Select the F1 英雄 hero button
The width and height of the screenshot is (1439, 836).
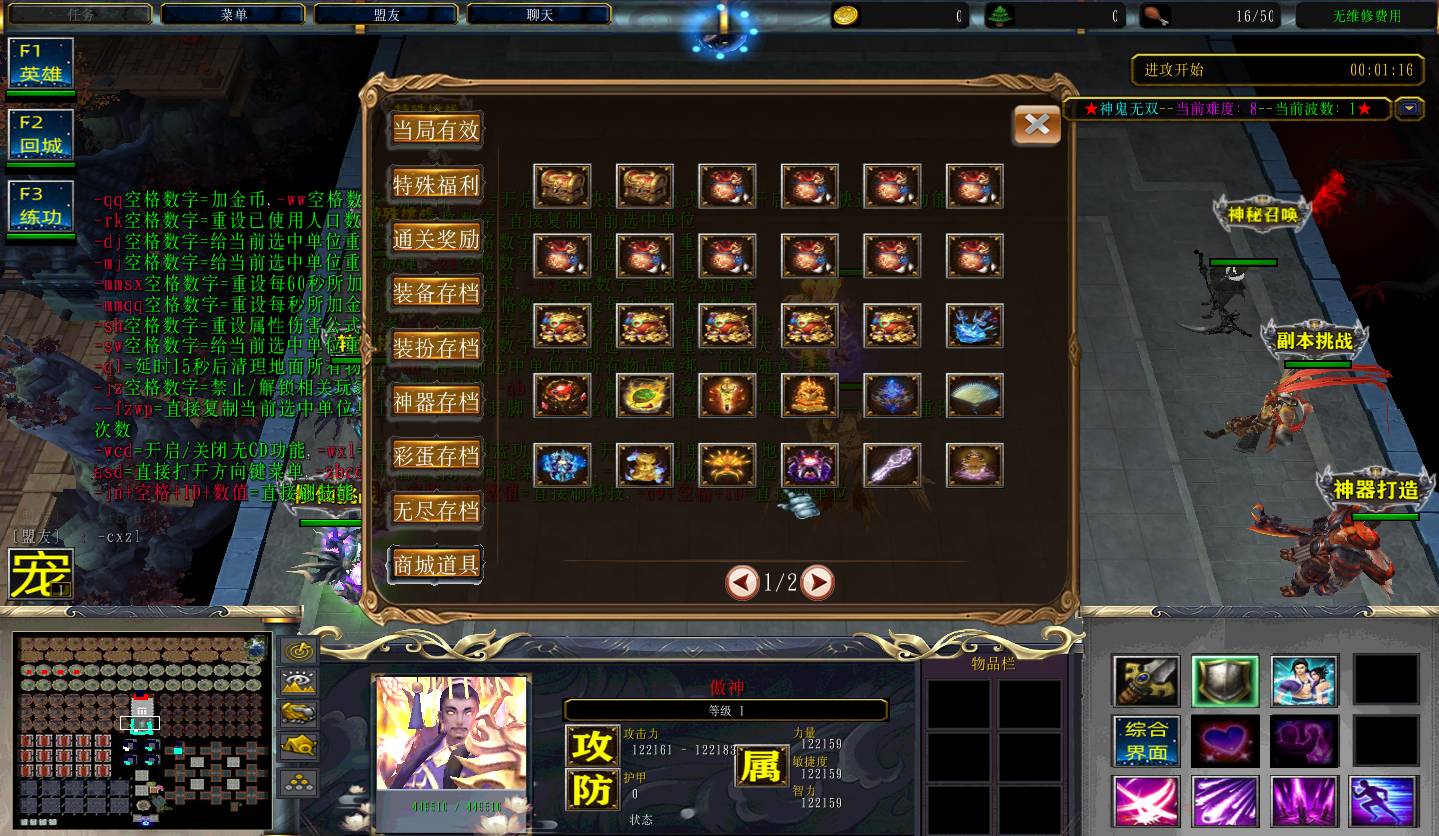click(x=41, y=63)
